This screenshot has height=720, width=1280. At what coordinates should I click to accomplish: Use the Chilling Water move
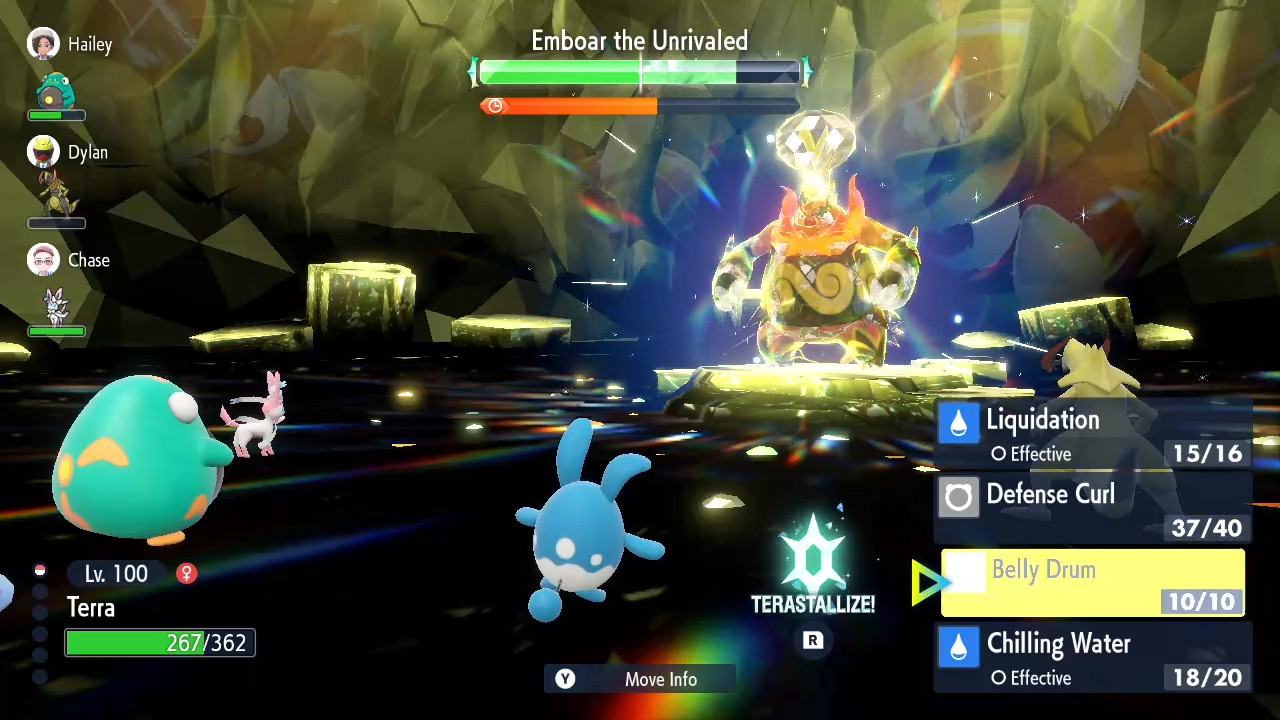pyautogui.click(x=1092, y=657)
